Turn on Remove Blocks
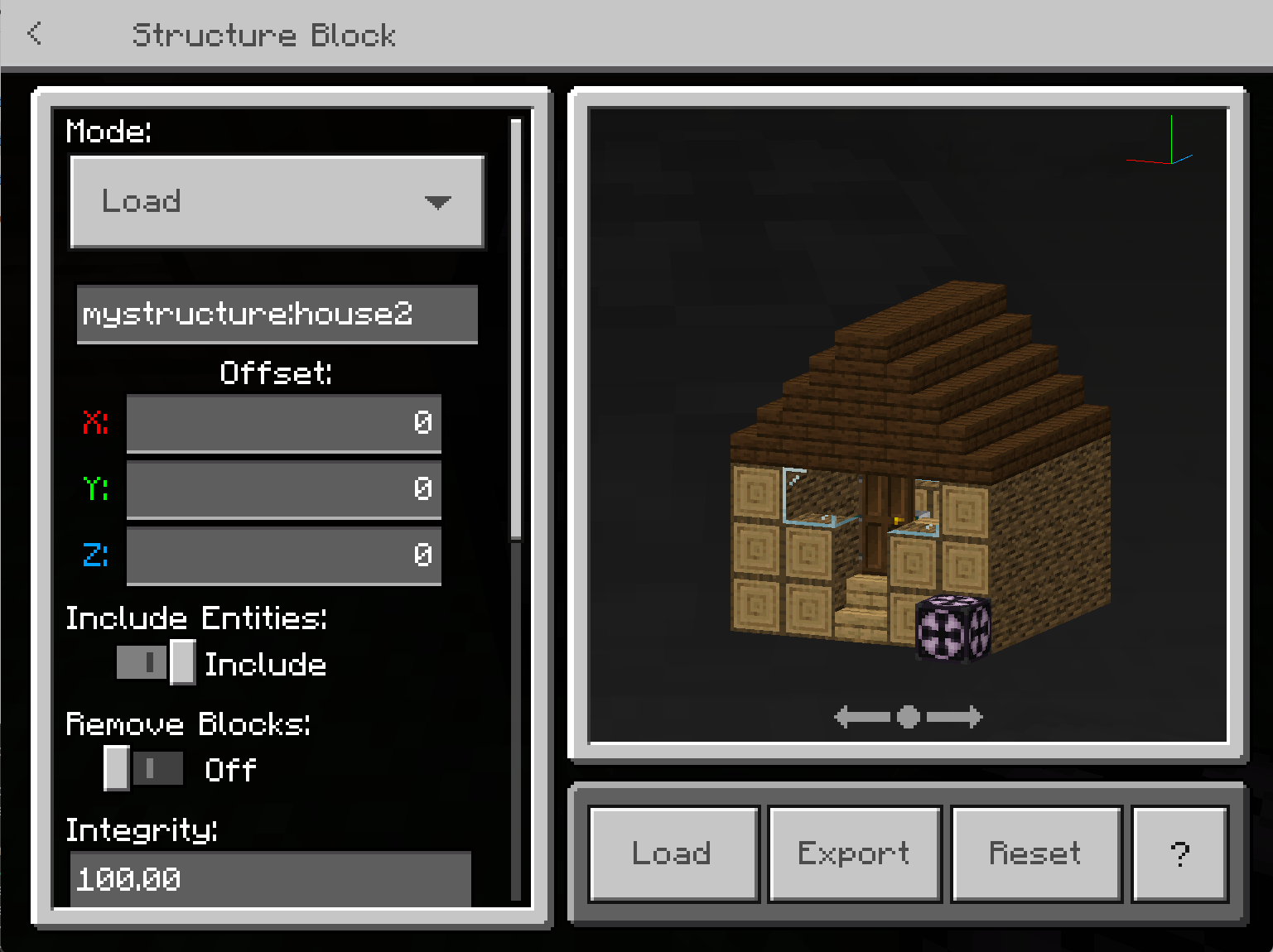The image size is (1273, 952). (143, 768)
